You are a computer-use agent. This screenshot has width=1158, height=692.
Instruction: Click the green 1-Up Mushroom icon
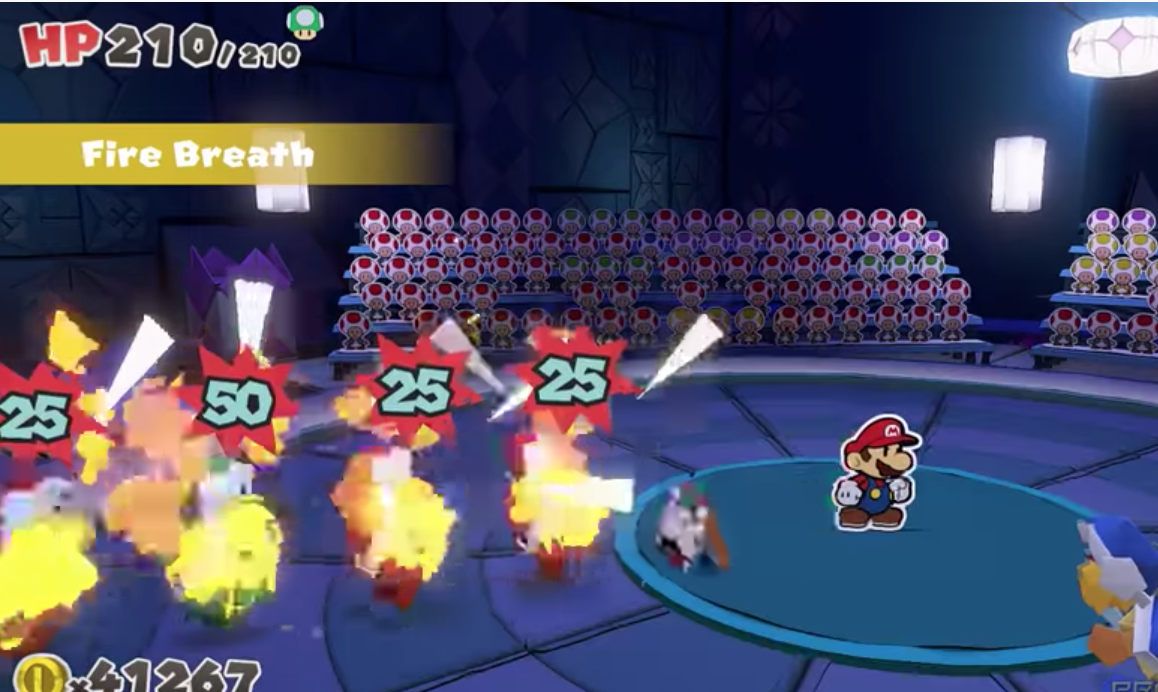pyautogui.click(x=304, y=22)
